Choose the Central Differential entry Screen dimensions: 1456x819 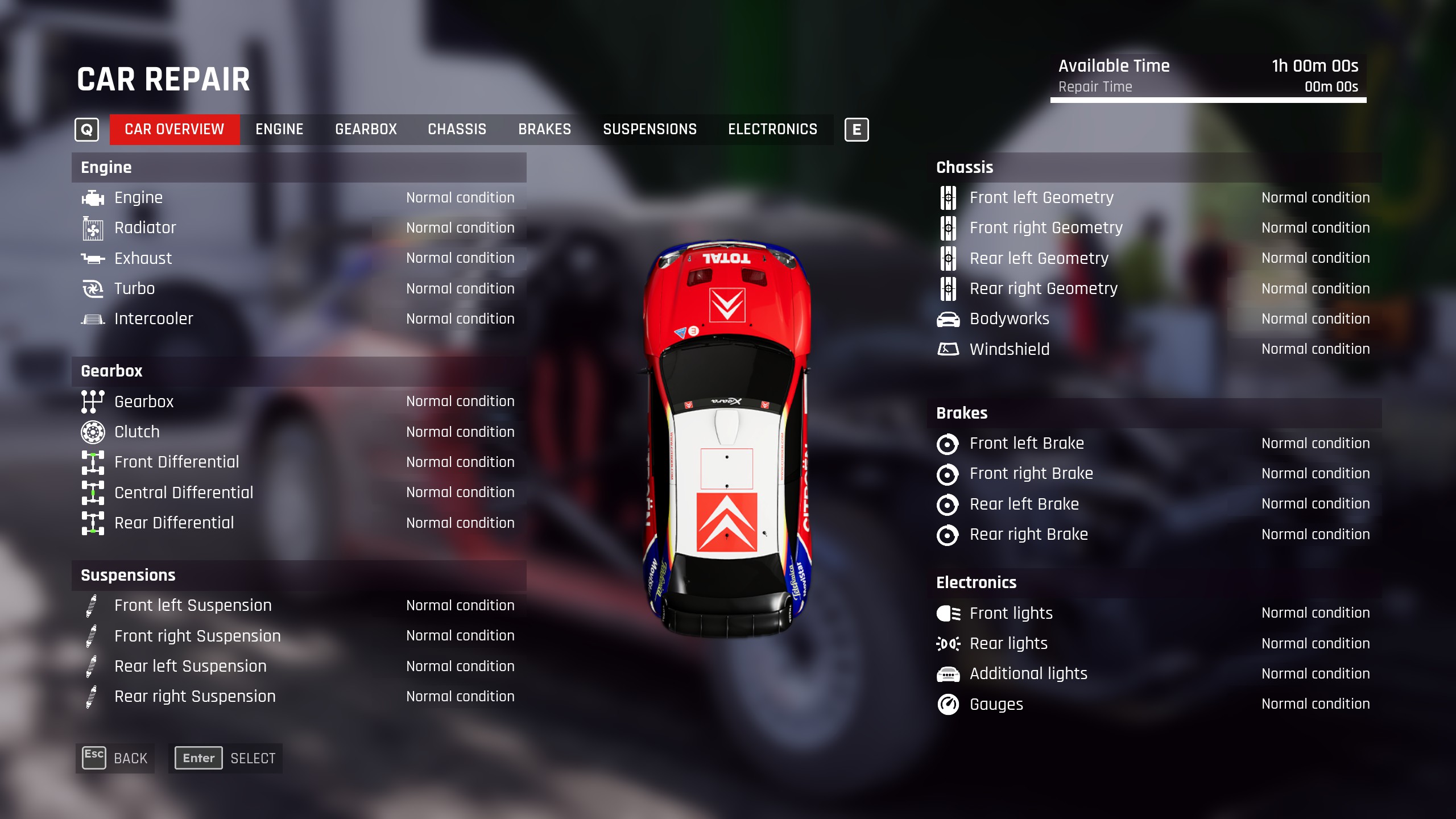[x=299, y=493]
